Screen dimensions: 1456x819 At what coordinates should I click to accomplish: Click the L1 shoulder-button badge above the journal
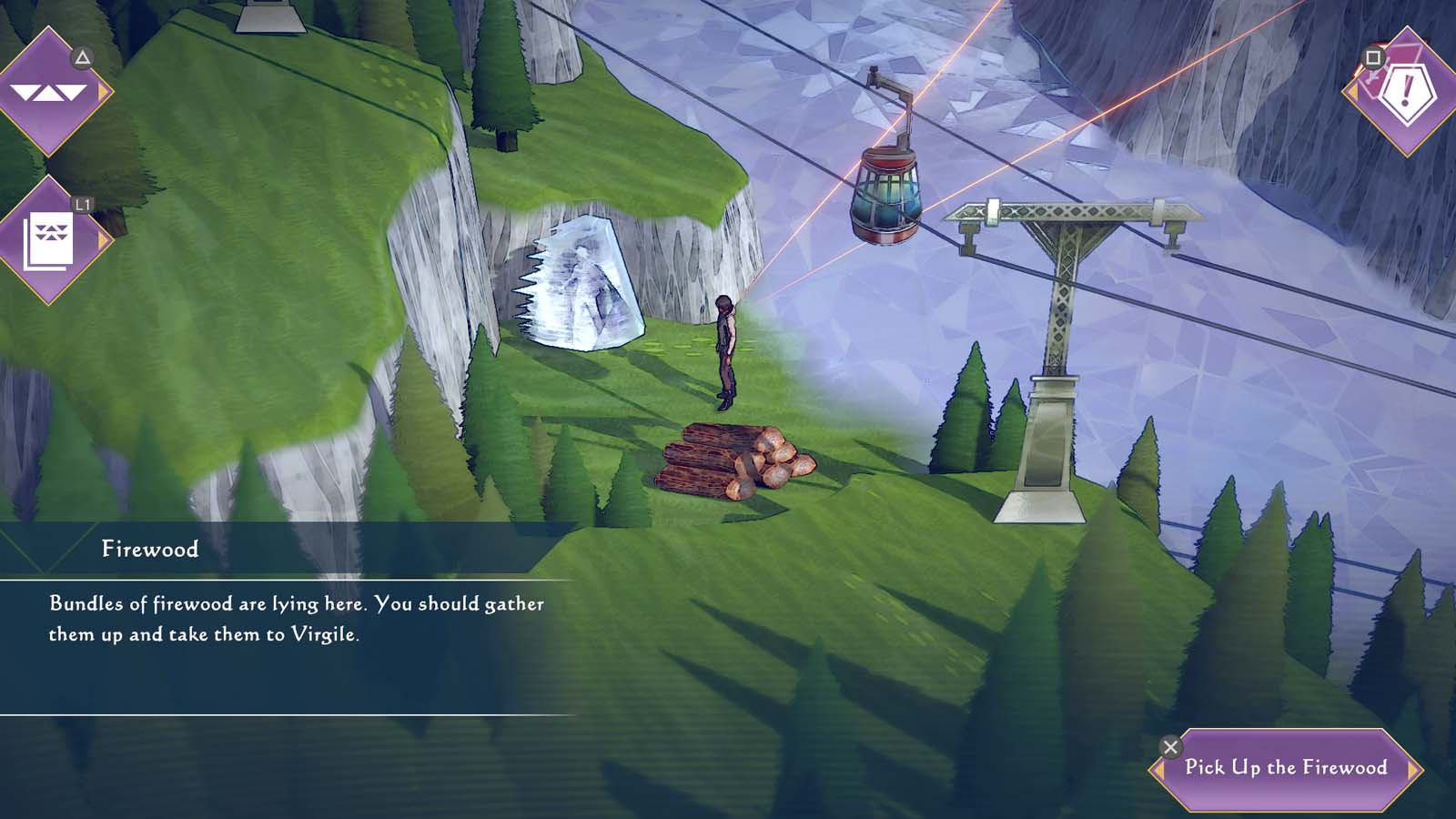click(83, 204)
